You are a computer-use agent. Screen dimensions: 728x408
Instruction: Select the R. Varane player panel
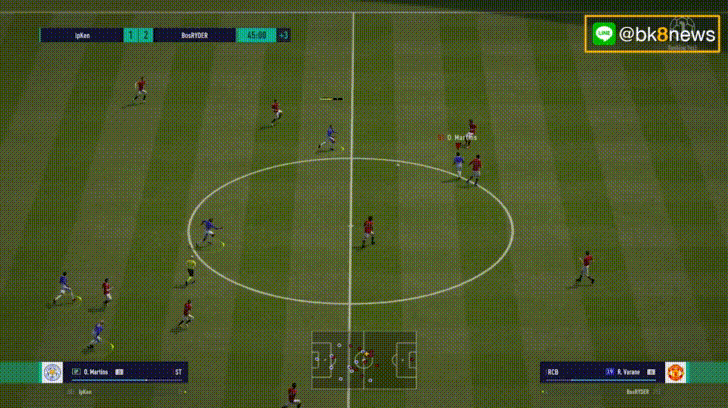point(601,372)
